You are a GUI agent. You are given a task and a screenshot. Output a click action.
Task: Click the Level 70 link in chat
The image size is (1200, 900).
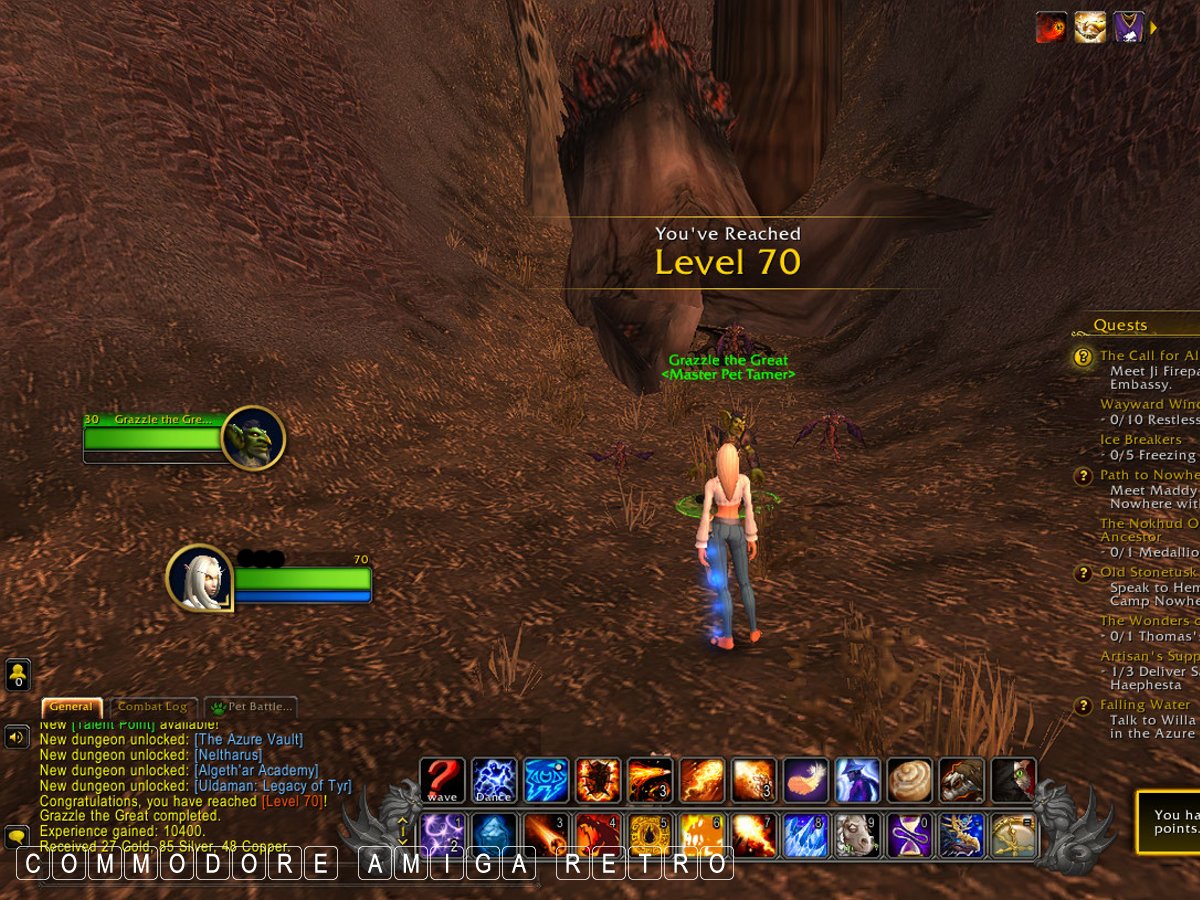pyautogui.click(x=292, y=801)
